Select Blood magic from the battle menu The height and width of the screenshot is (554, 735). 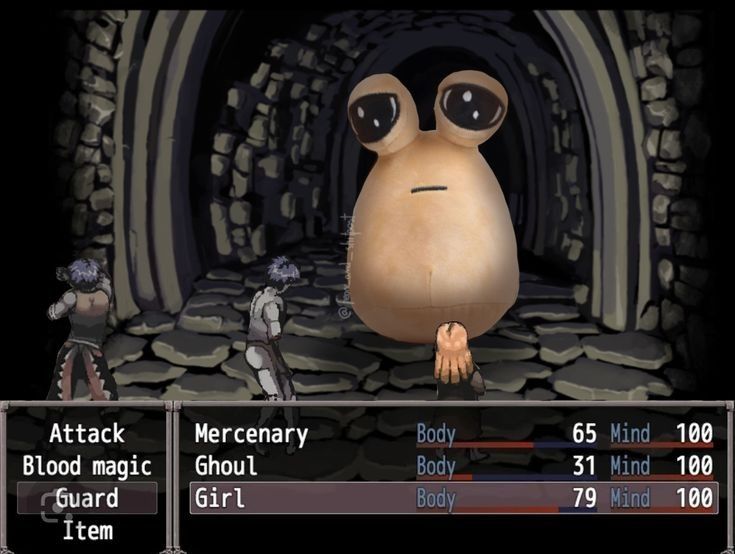(x=87, y=466)
